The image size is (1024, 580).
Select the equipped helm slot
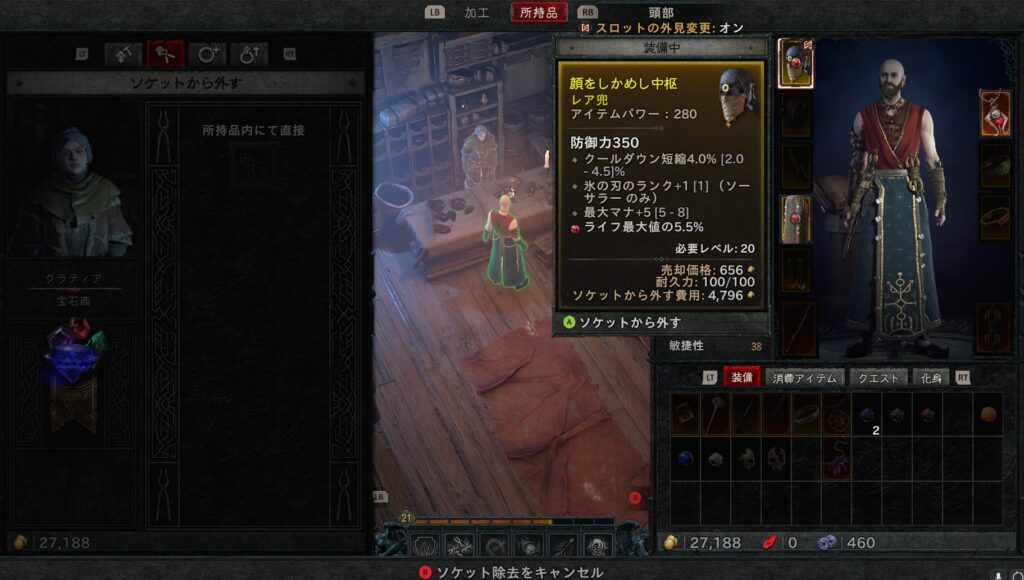pyautogui.click(x=796, y=62)
